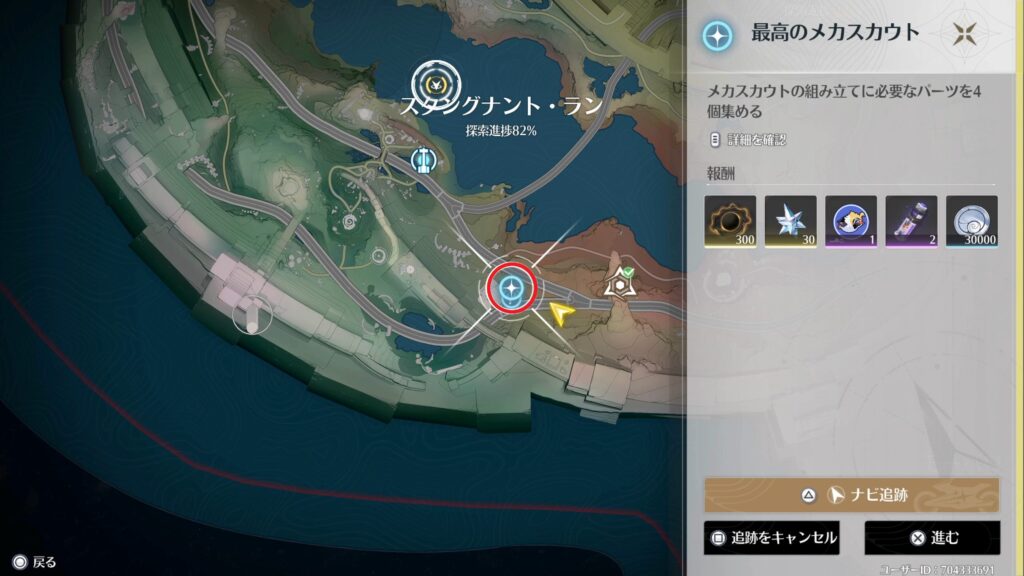Select the gold gear reward with 300

click(730, 221)
